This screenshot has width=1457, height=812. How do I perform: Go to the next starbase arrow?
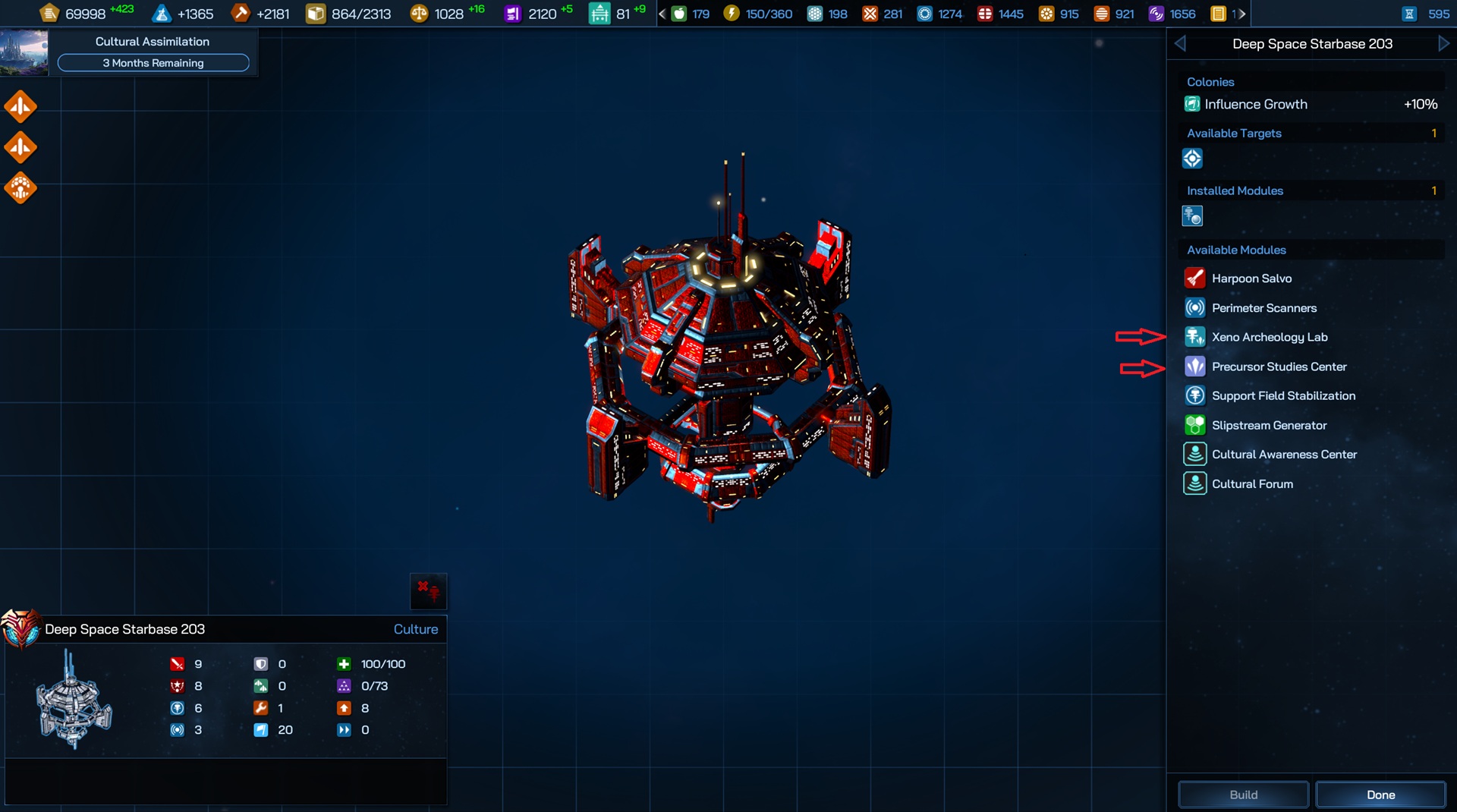click(1443, 44)
